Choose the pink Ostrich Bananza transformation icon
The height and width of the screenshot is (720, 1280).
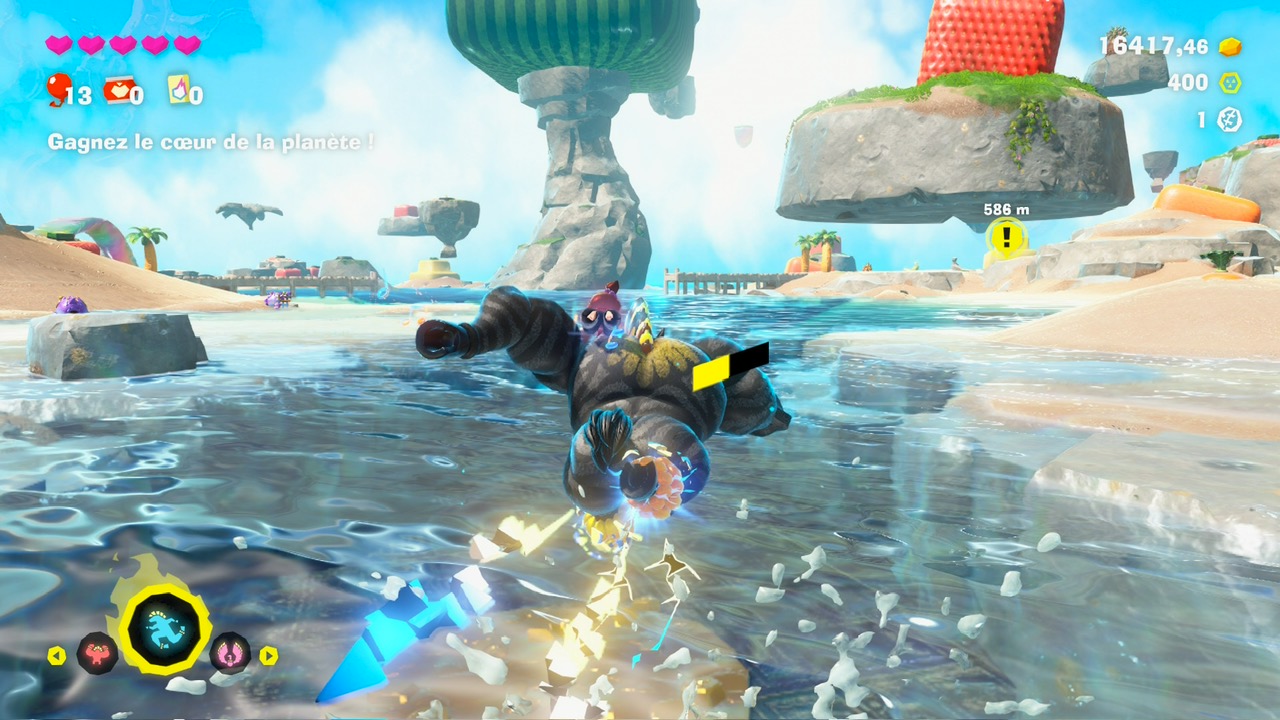(x=230, y=653)
